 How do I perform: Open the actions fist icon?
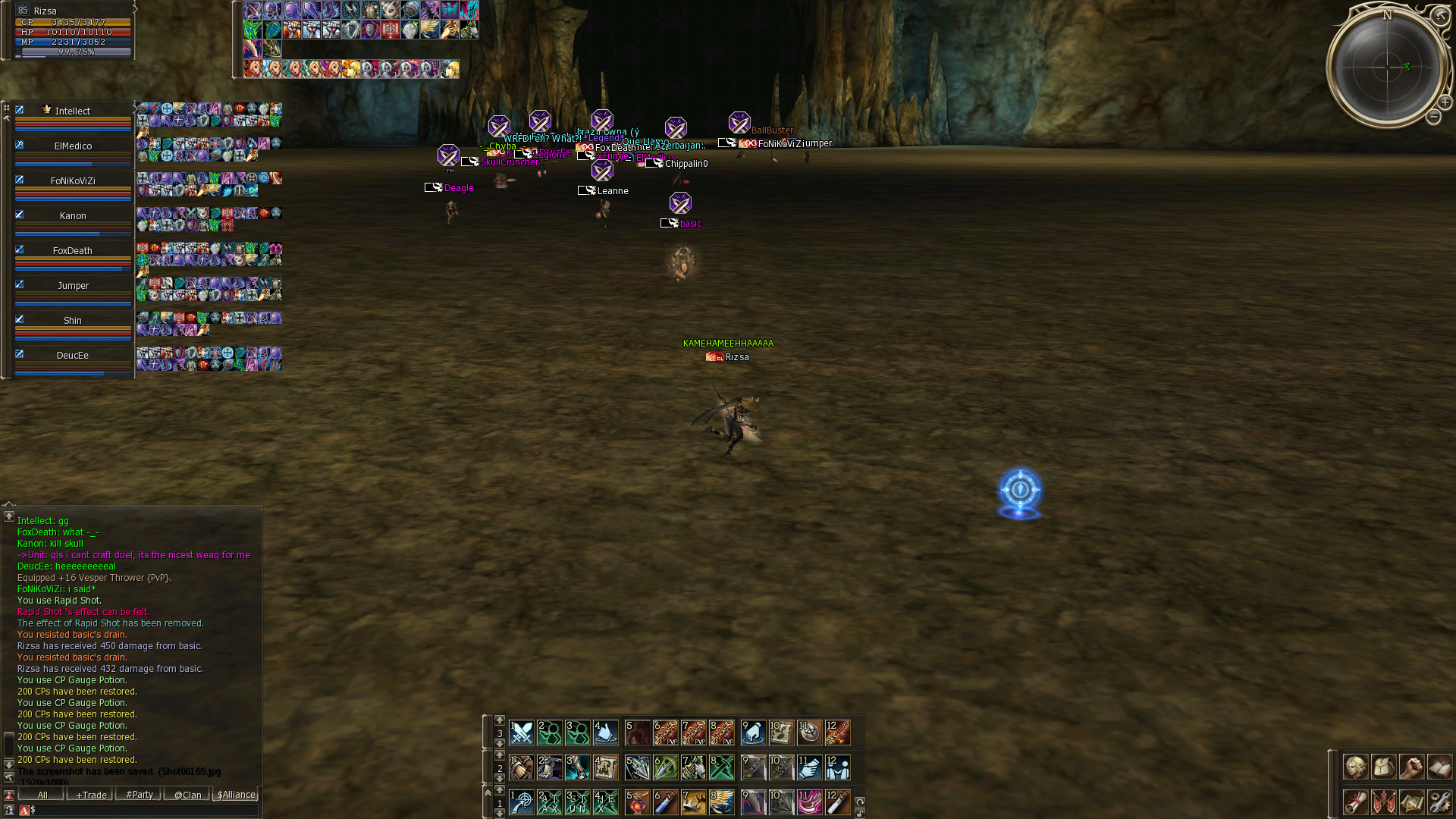point(1411,767)
